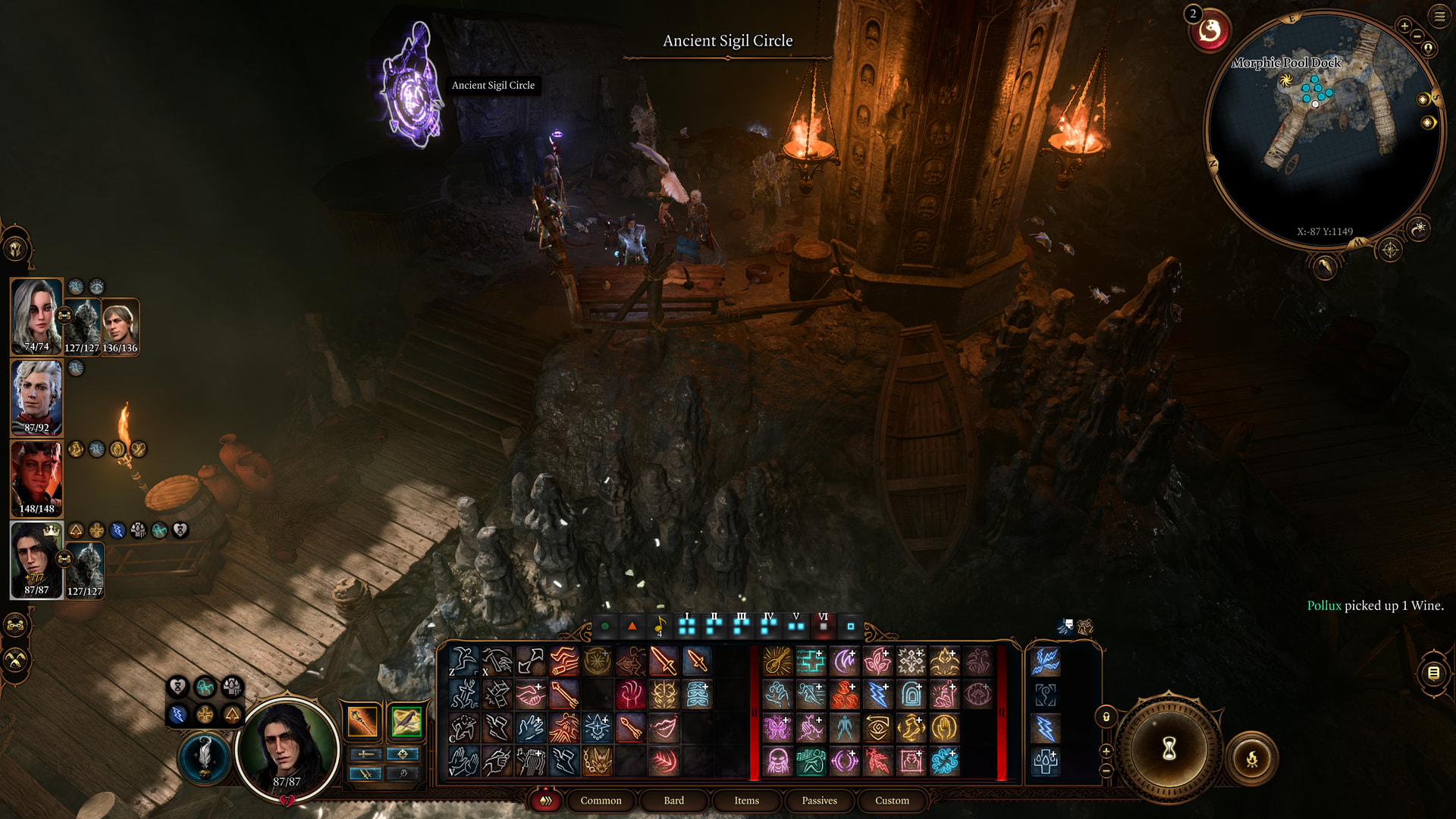This screenshot has width=1456, height=819.
Task: Open the campfire rest button
Action: tap(1252, 758)
